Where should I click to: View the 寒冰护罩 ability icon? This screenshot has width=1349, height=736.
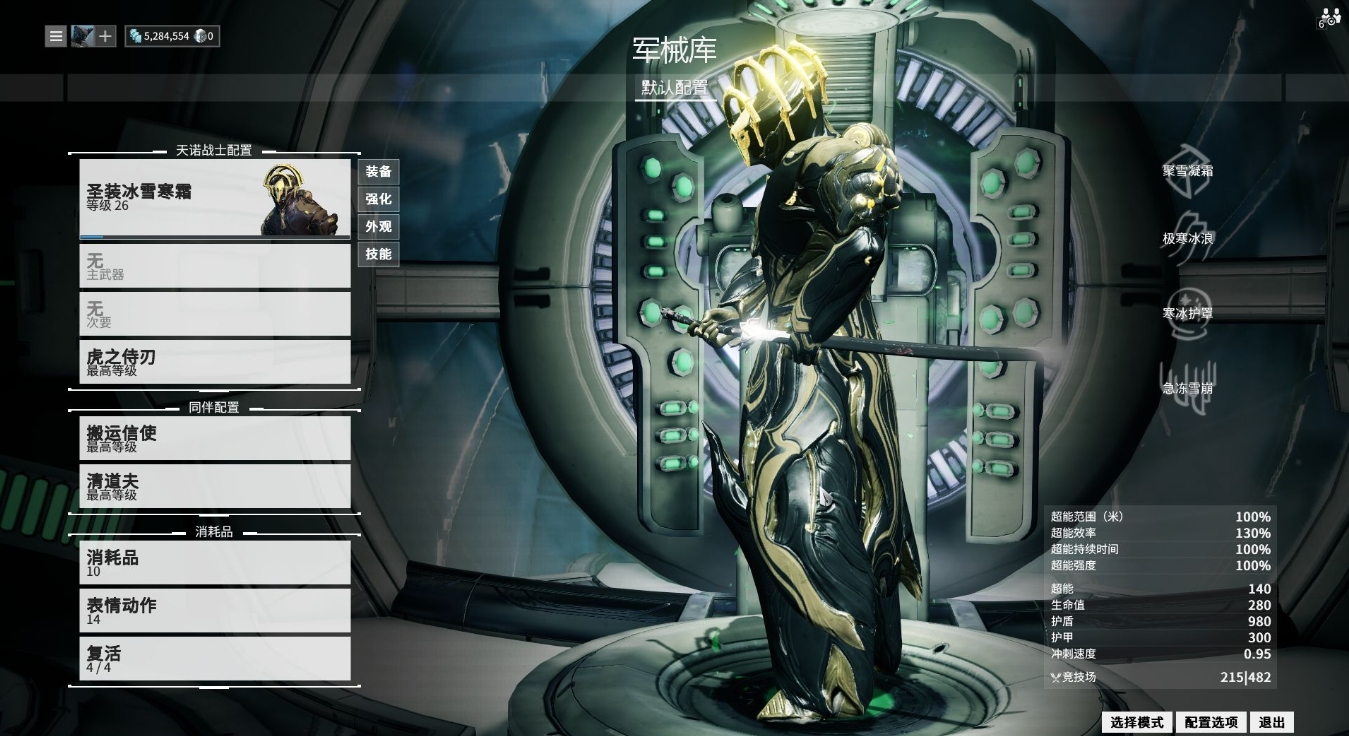coord(1188,306)
